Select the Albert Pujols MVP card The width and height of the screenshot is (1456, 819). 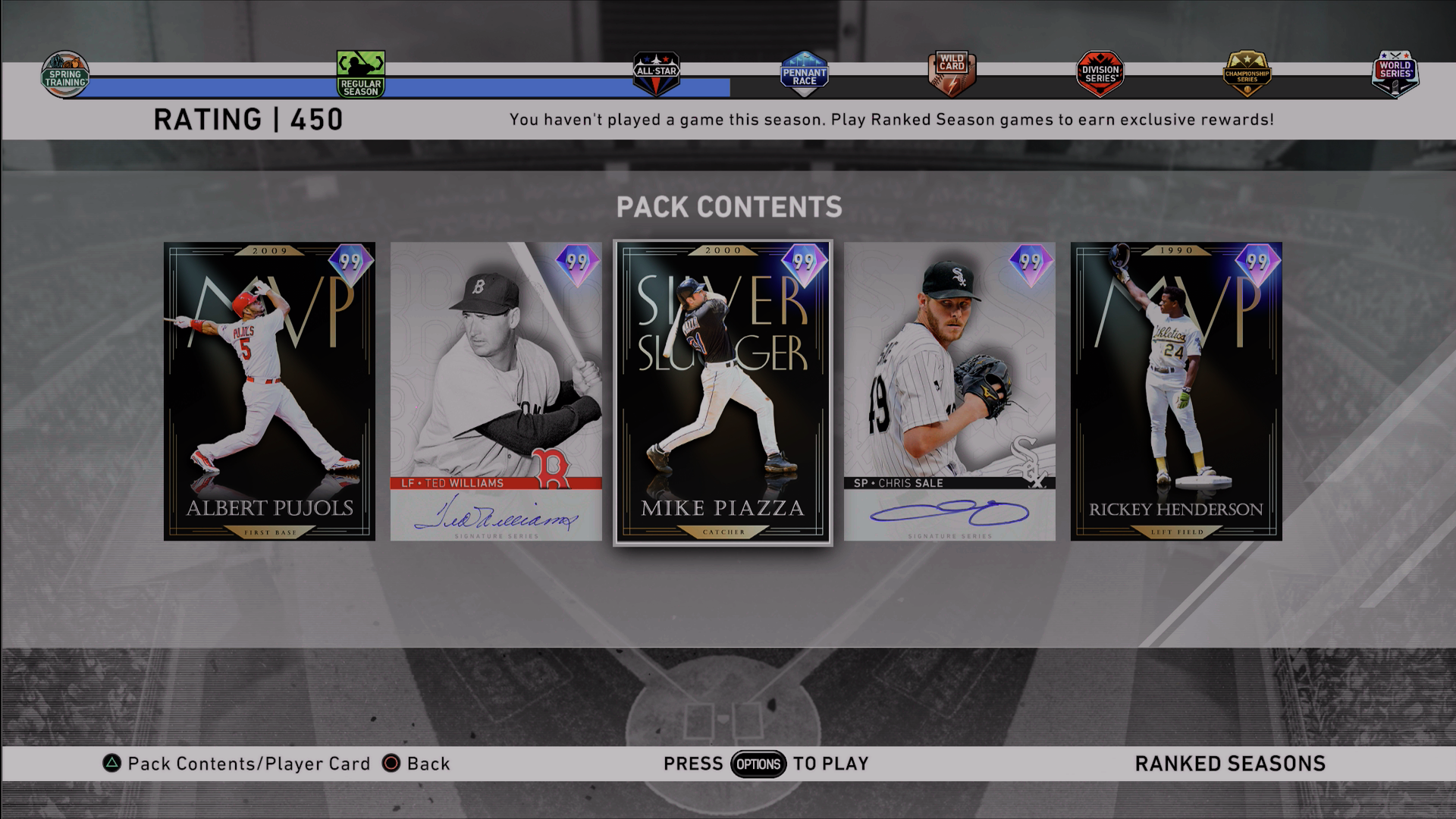point(269,391)
